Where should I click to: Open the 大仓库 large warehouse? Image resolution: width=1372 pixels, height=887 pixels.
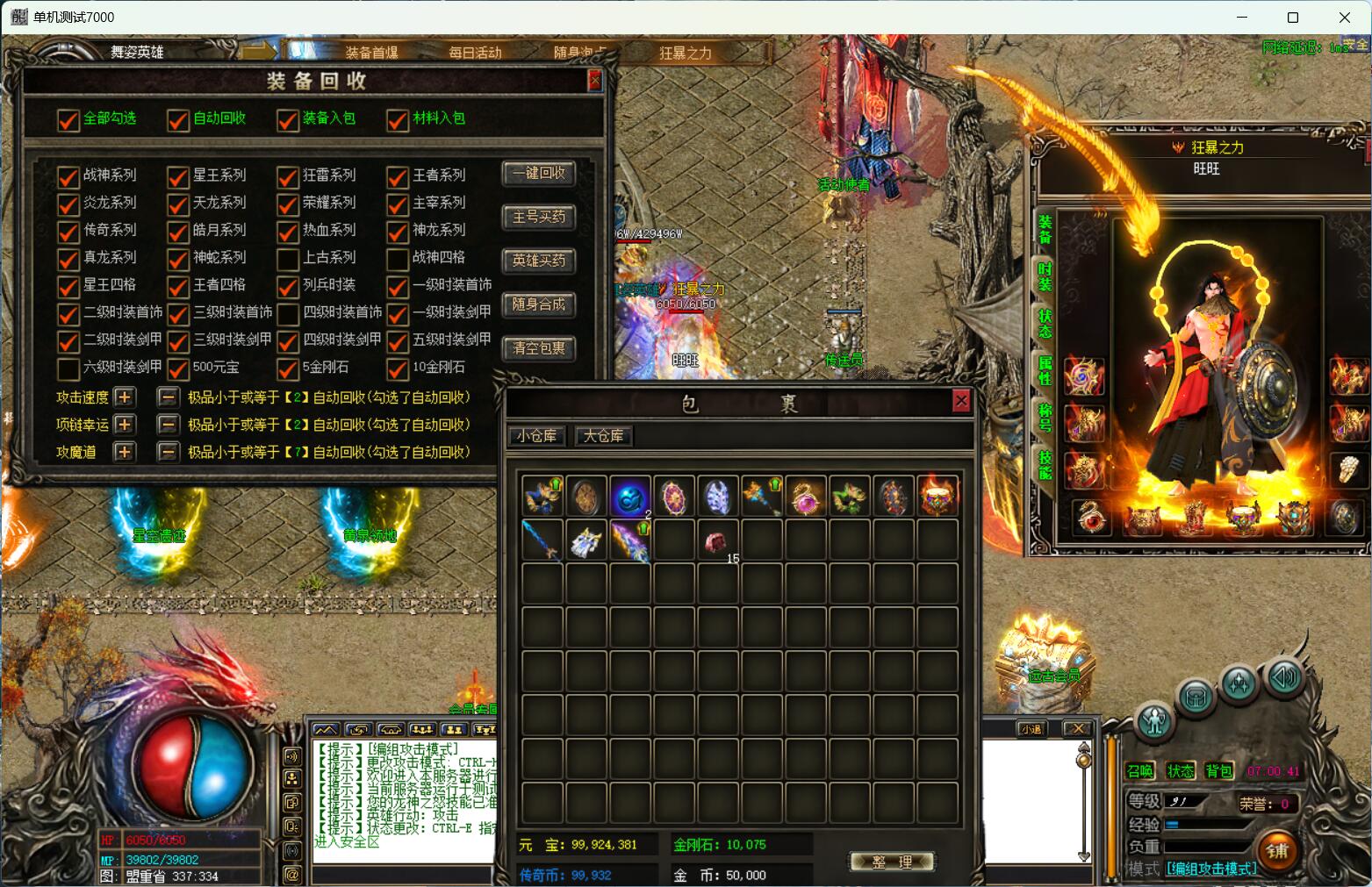(603, 436)
